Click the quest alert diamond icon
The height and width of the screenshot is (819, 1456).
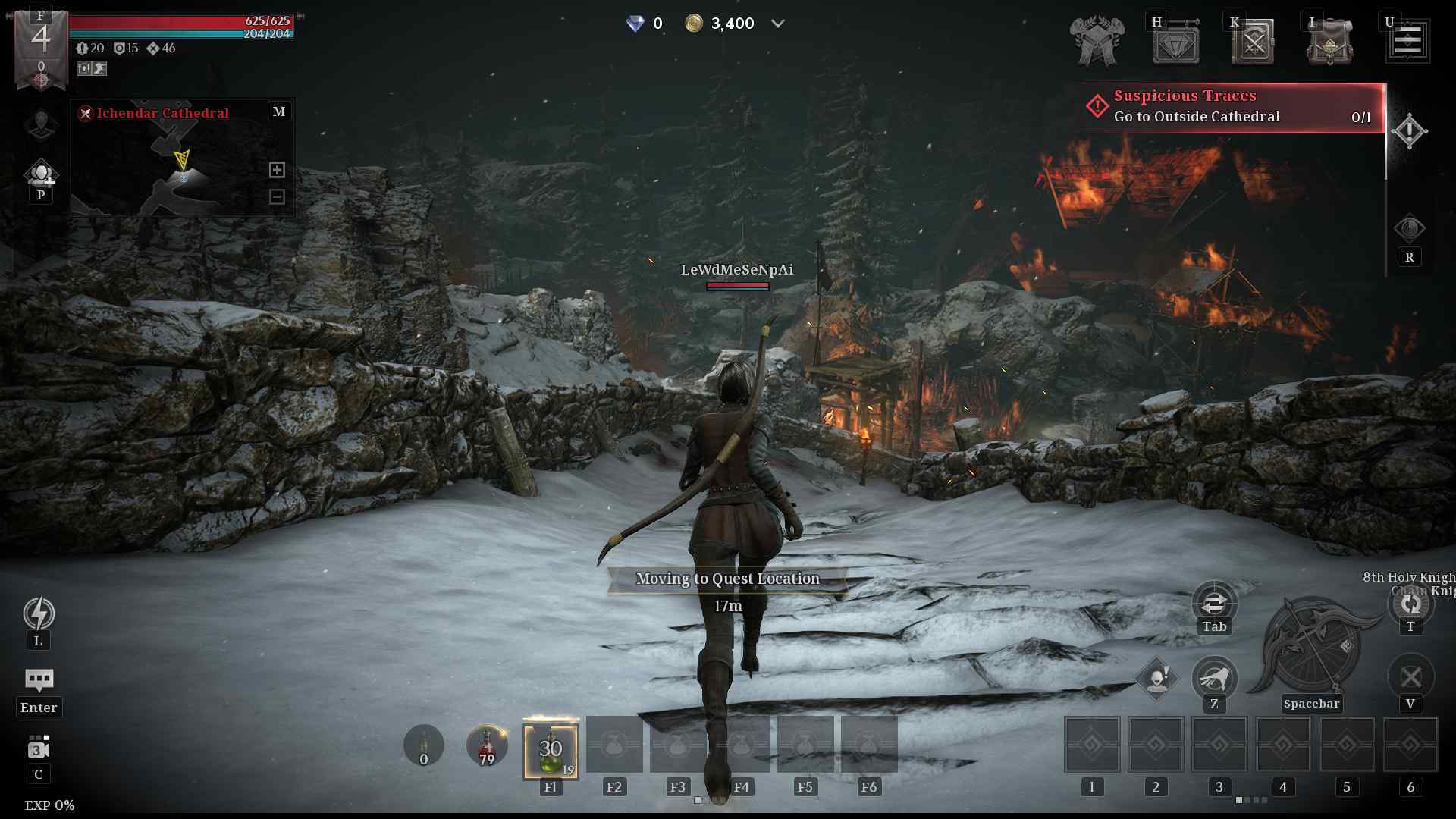point(1409,131)
